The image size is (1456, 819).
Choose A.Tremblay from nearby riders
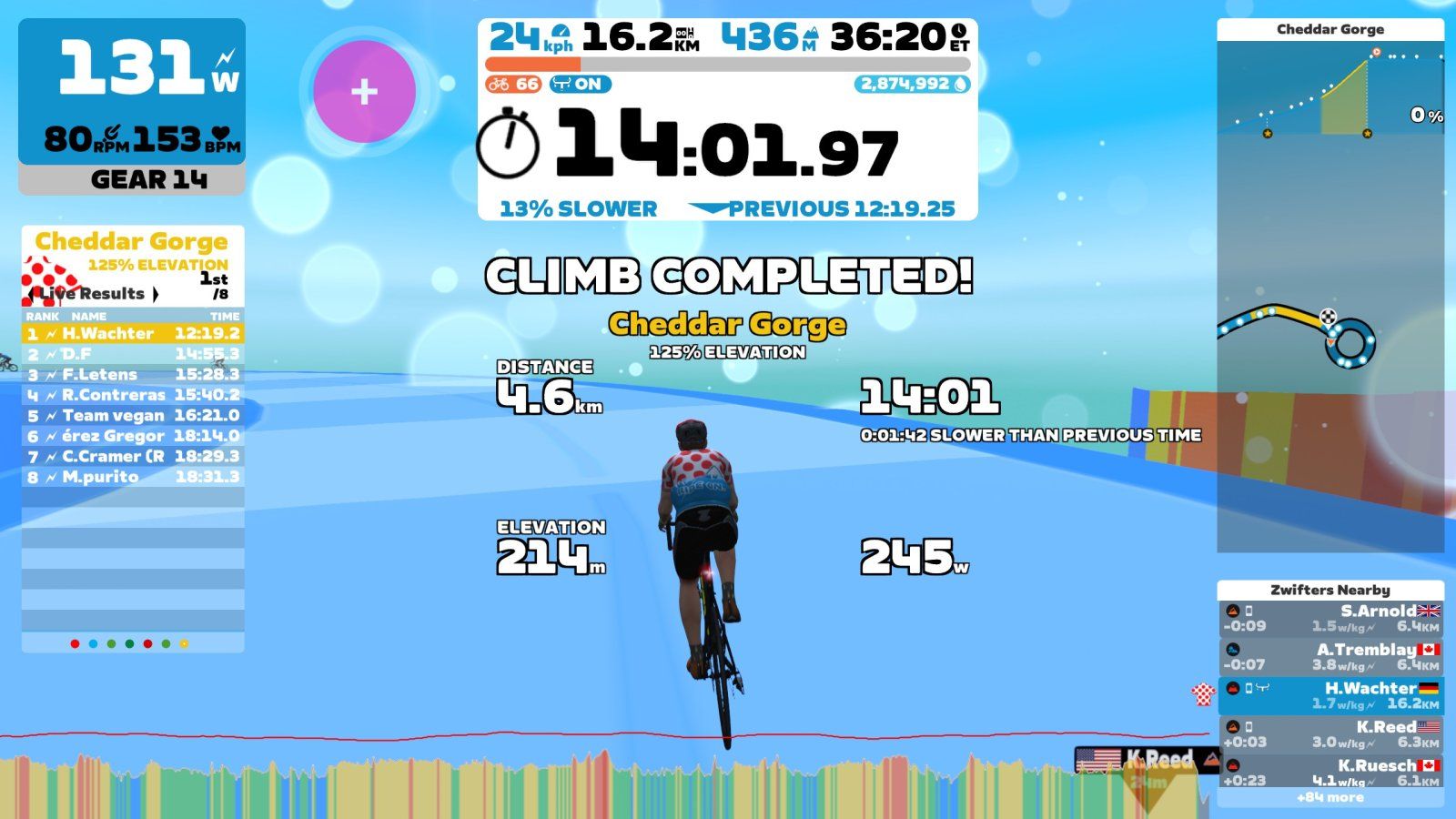pos(1330,657)
